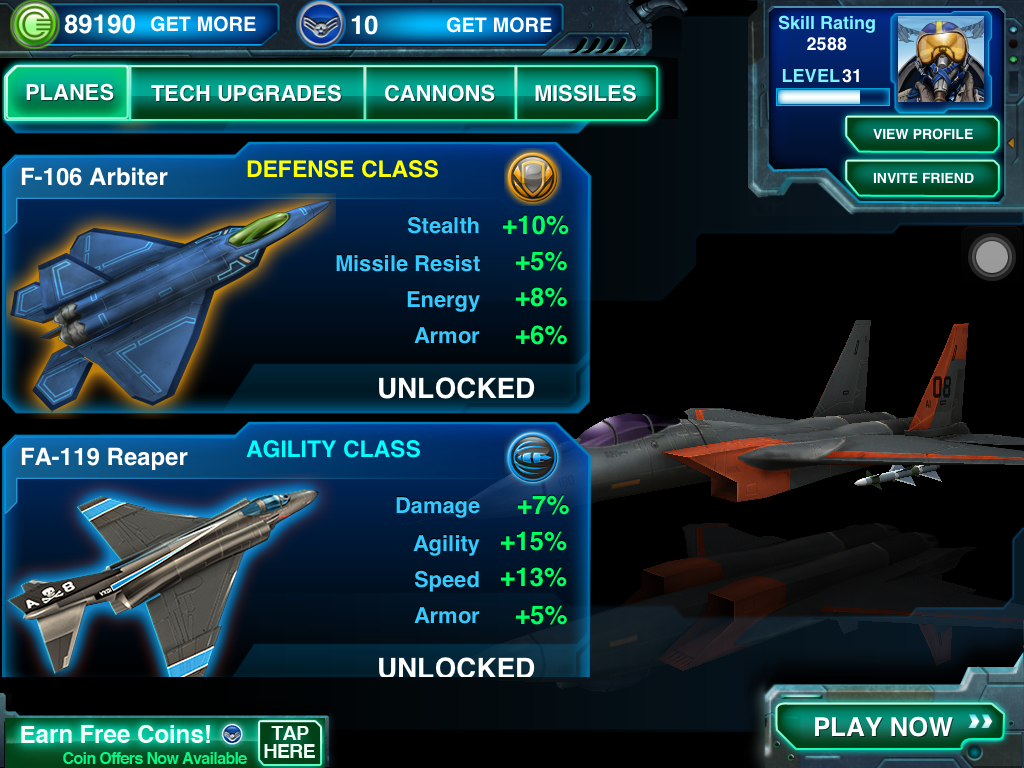Open the Tech Upgrades tab

point(246,94)
